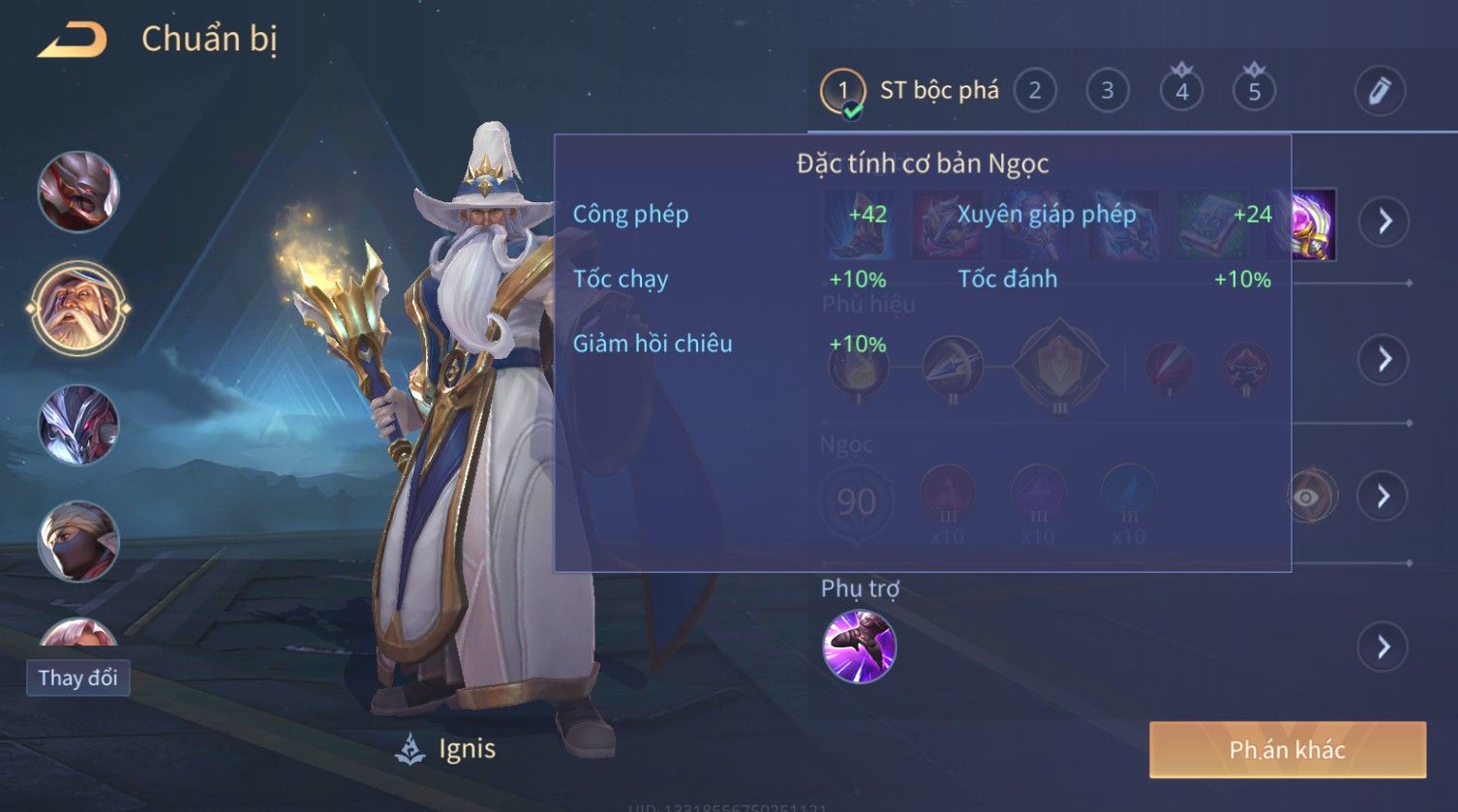Go back using the return arrow

(72, 41)
